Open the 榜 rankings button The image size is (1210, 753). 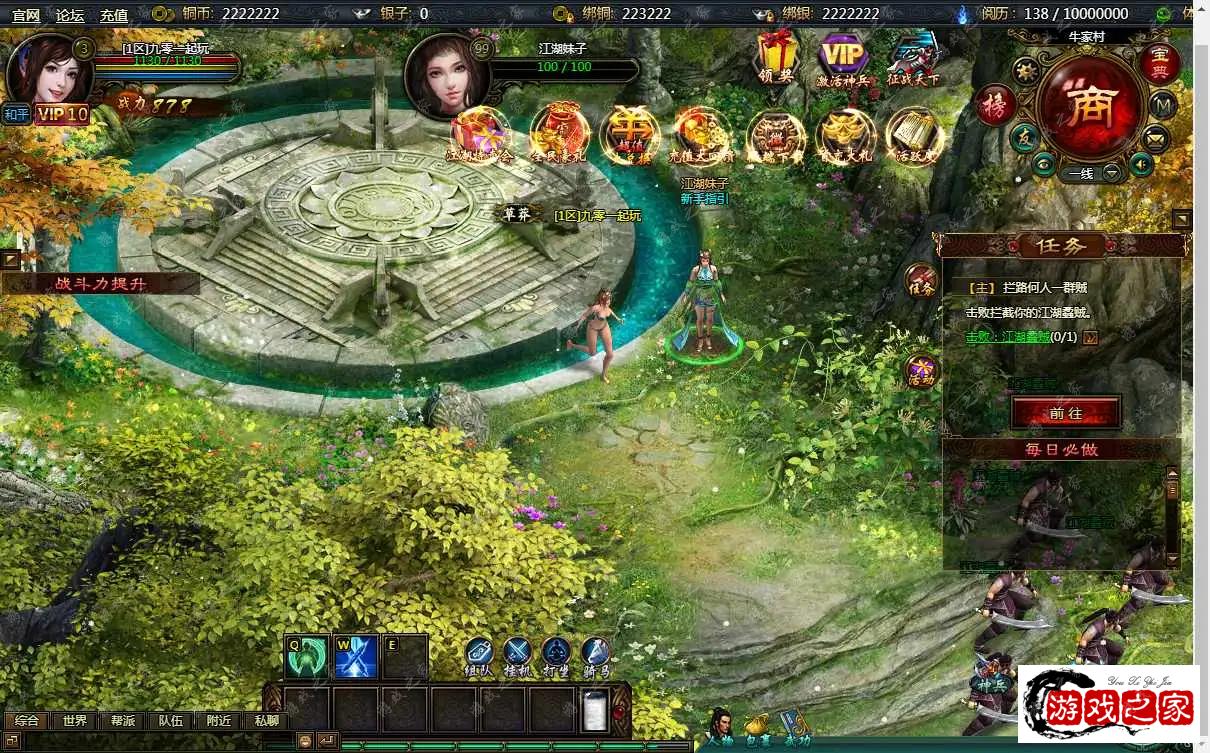click(x=995, y=106)
